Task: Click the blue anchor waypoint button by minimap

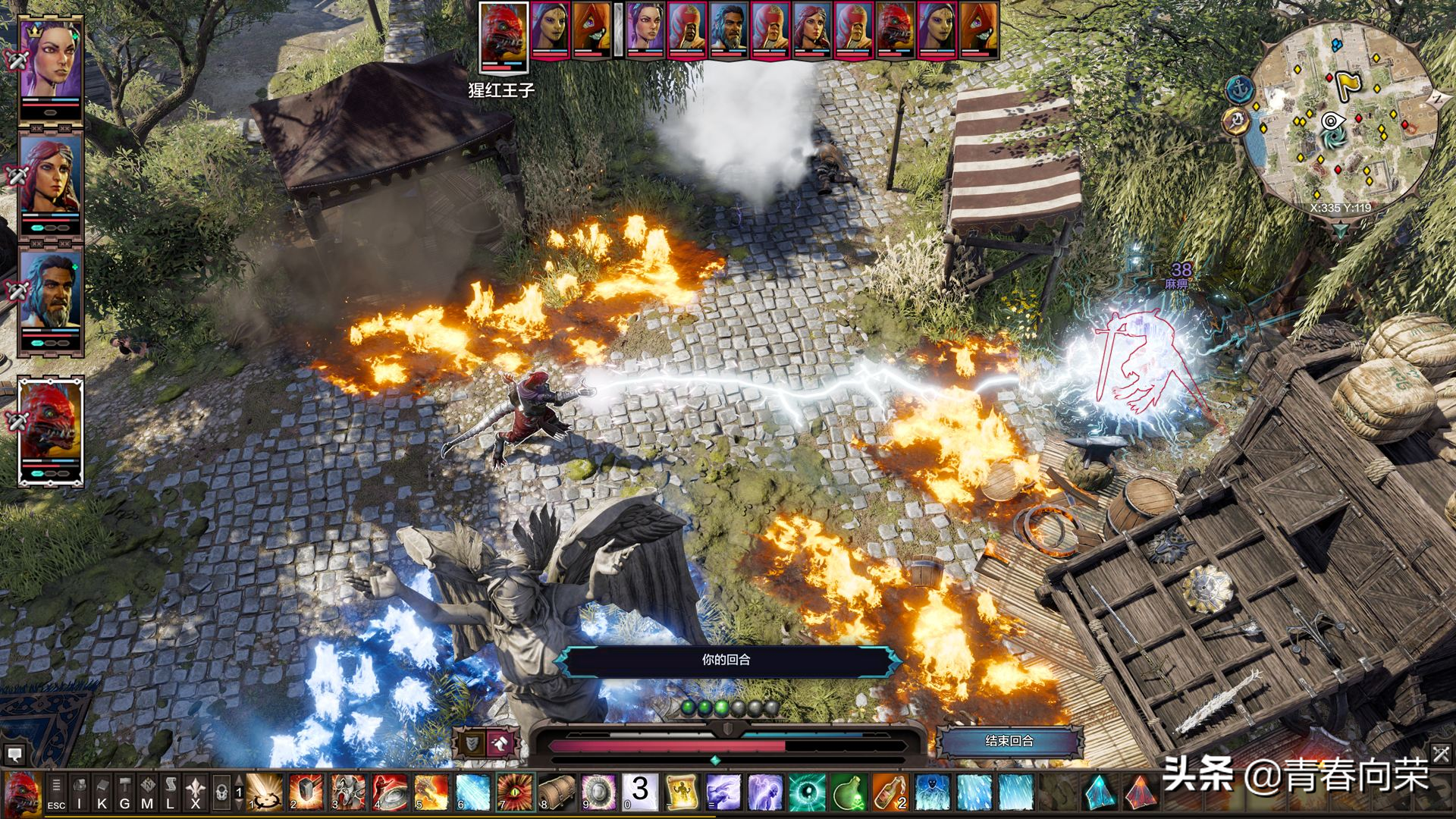Action: (1238, 89)
